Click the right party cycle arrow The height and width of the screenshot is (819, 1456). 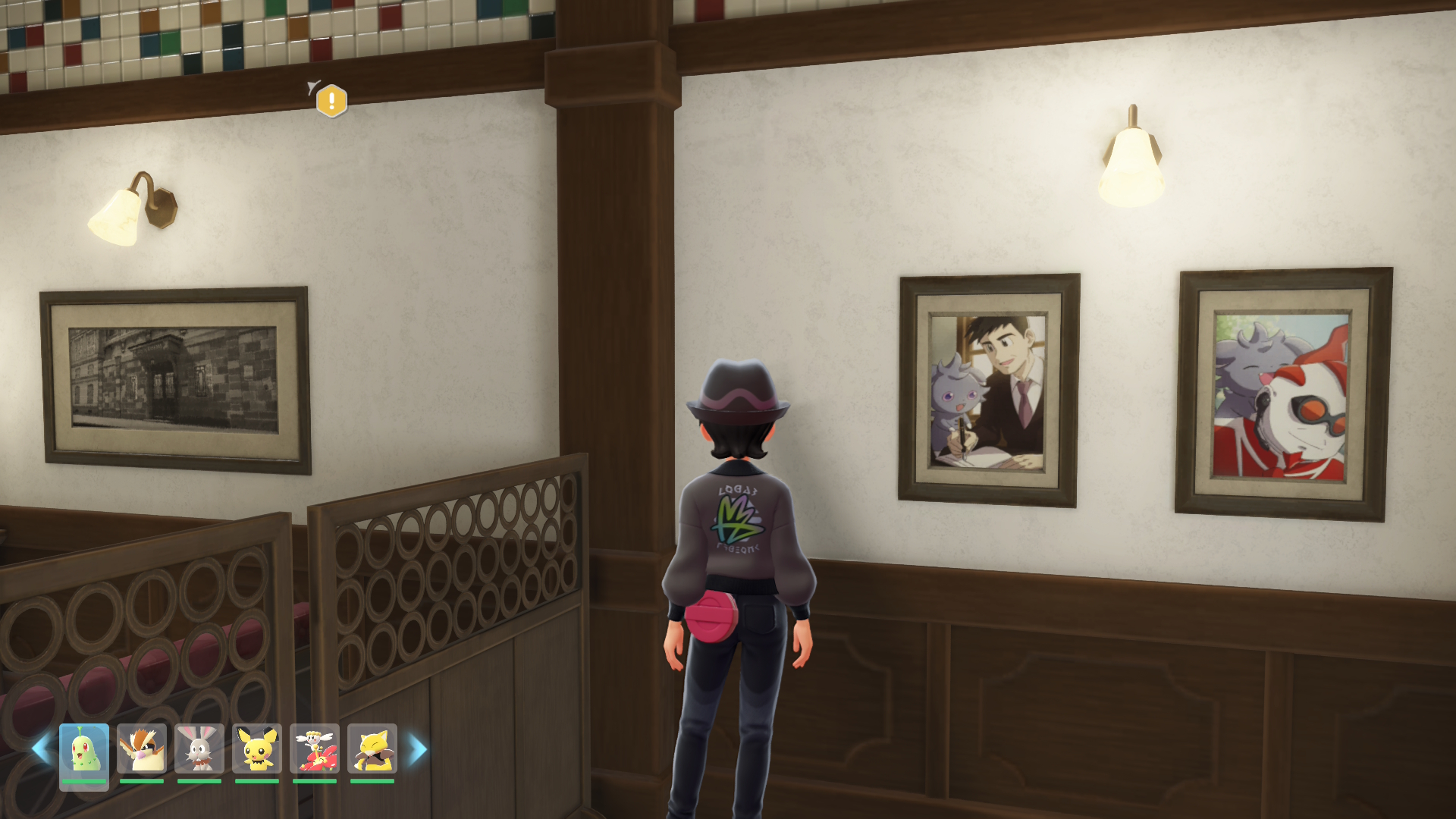click(418, 749)
